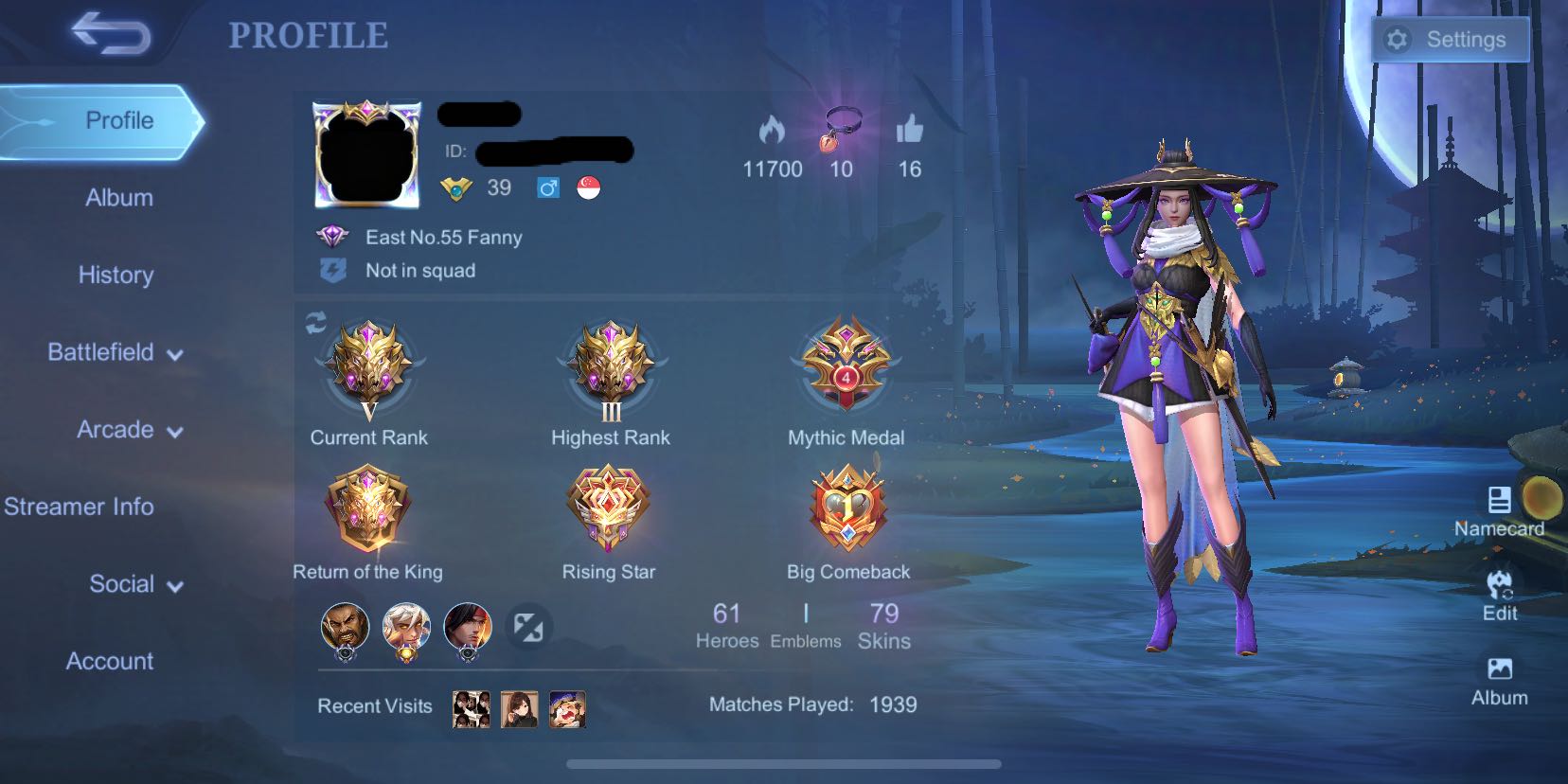This screenshot has width=1568, height=784.
Task: Switch to the History tab
Action: (116, 275)
